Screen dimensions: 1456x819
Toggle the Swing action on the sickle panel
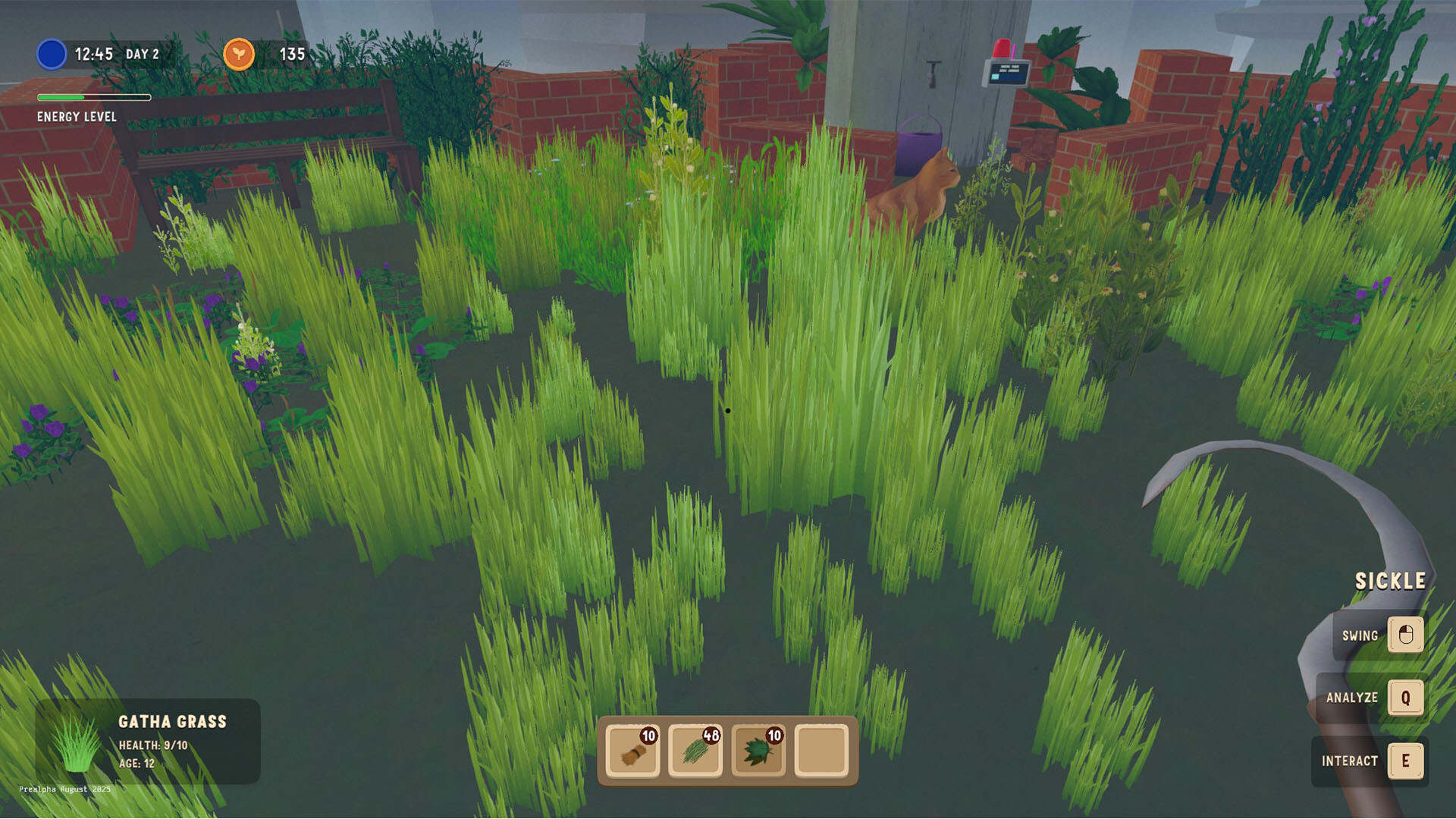click(1361, 635)
